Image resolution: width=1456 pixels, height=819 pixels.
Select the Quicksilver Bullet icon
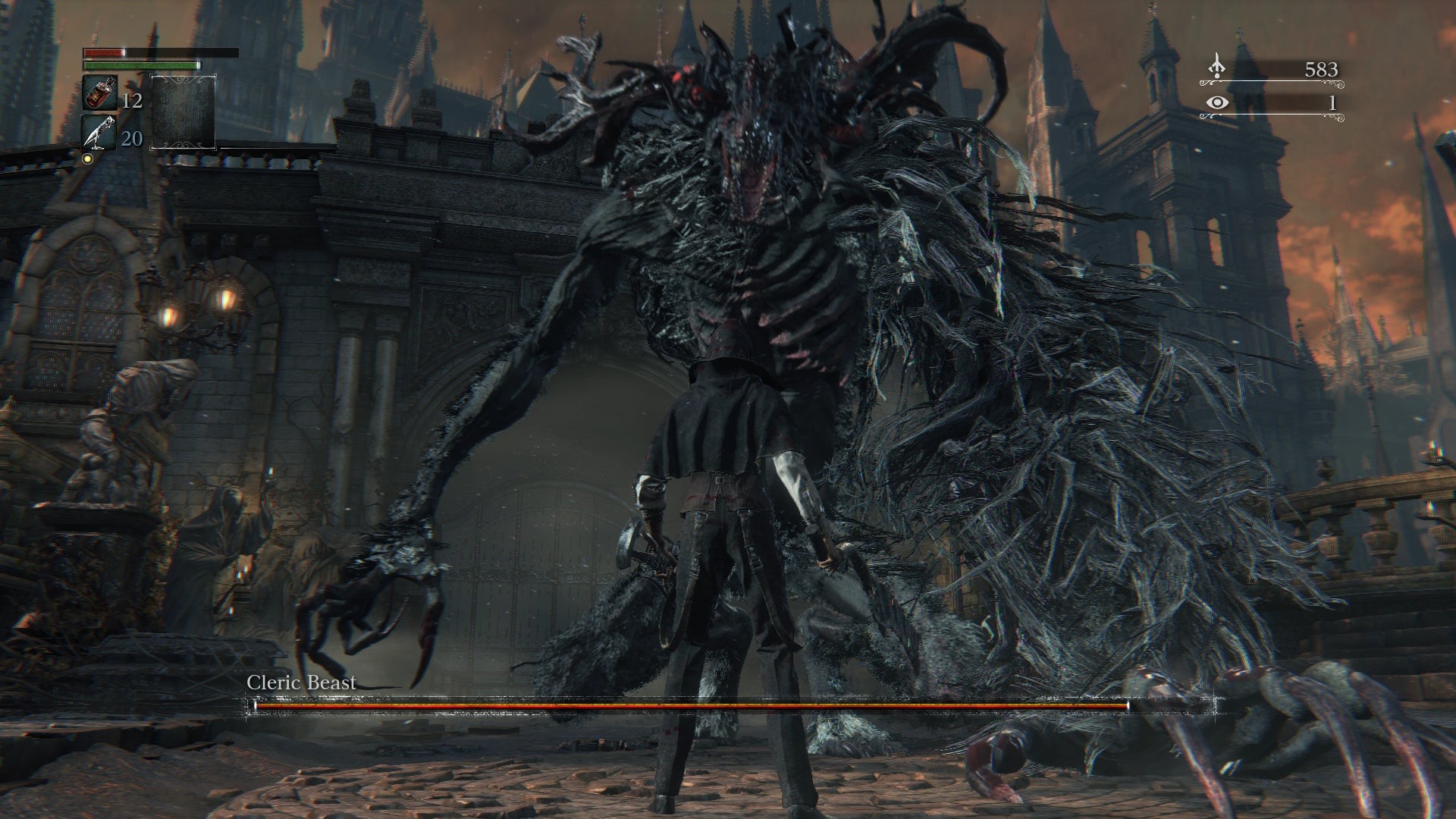99,133
